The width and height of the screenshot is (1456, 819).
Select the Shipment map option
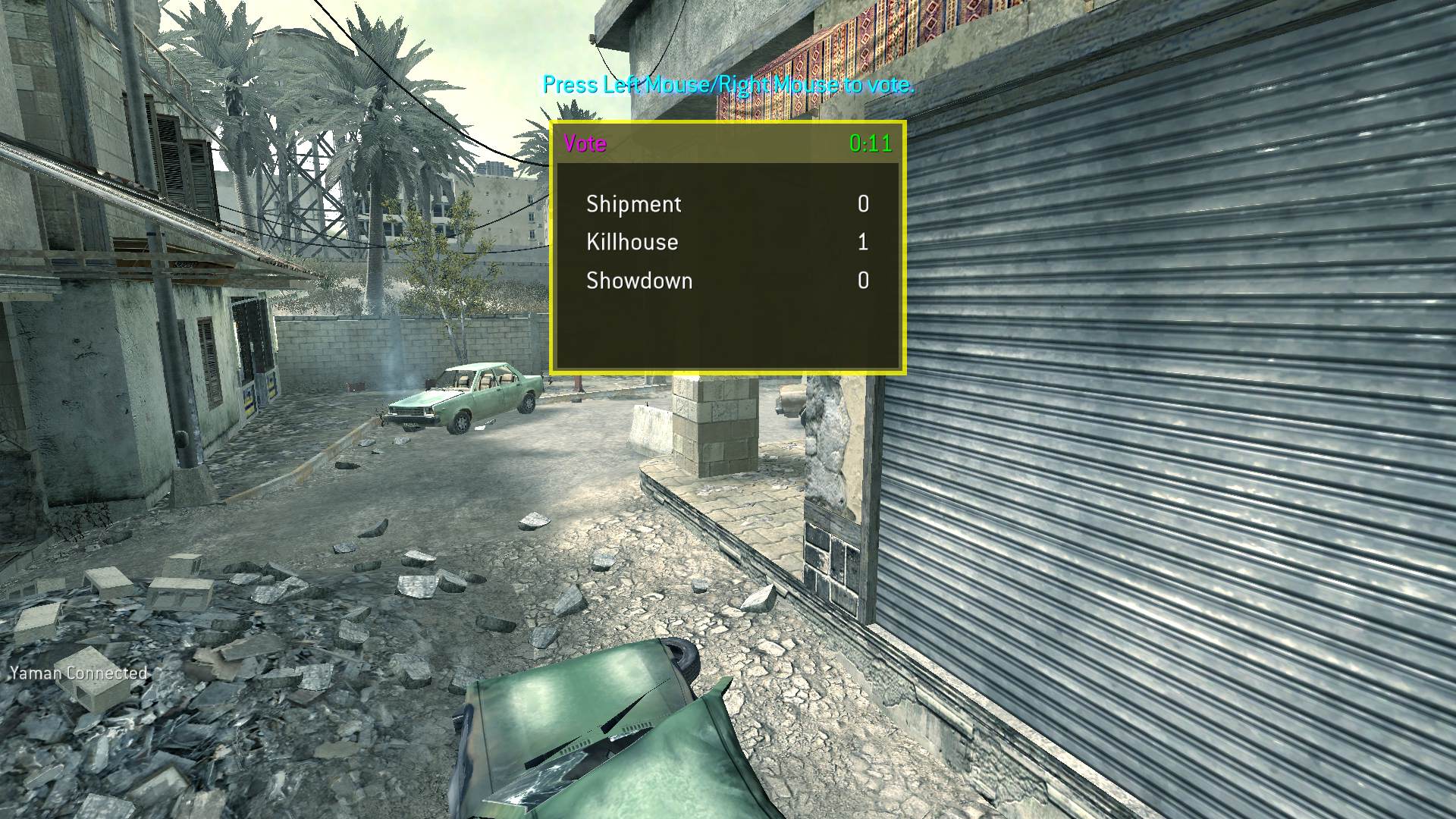pos(632,204)
